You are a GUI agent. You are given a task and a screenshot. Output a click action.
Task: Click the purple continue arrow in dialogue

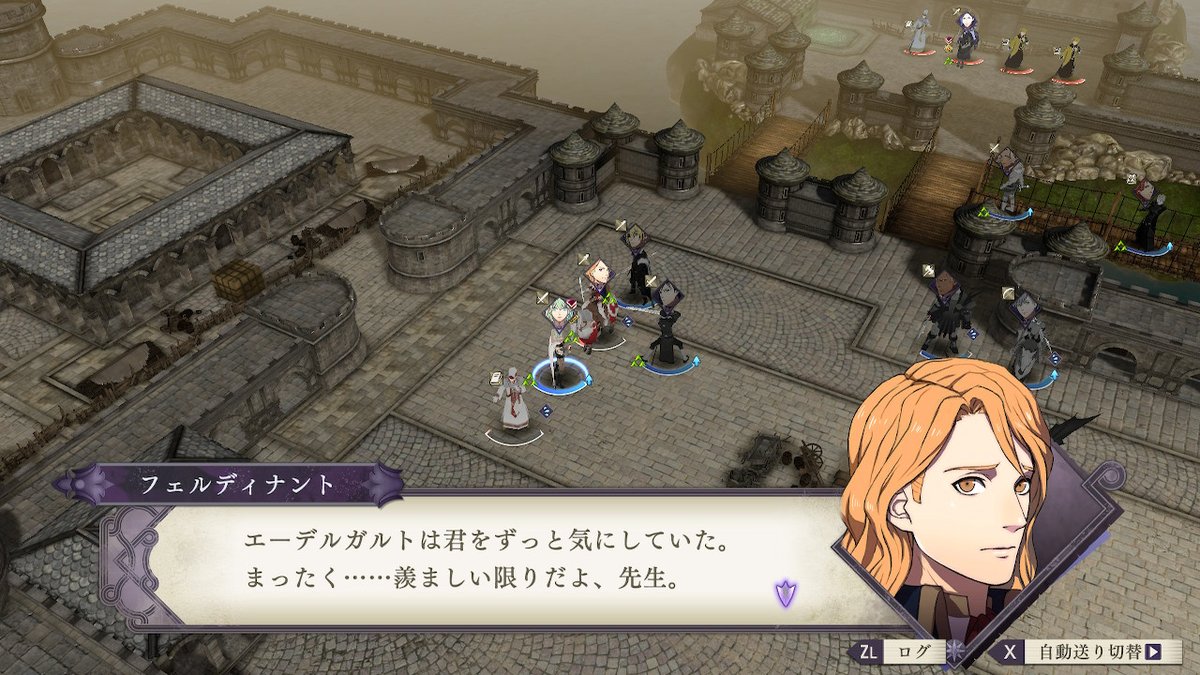(785, 592)
